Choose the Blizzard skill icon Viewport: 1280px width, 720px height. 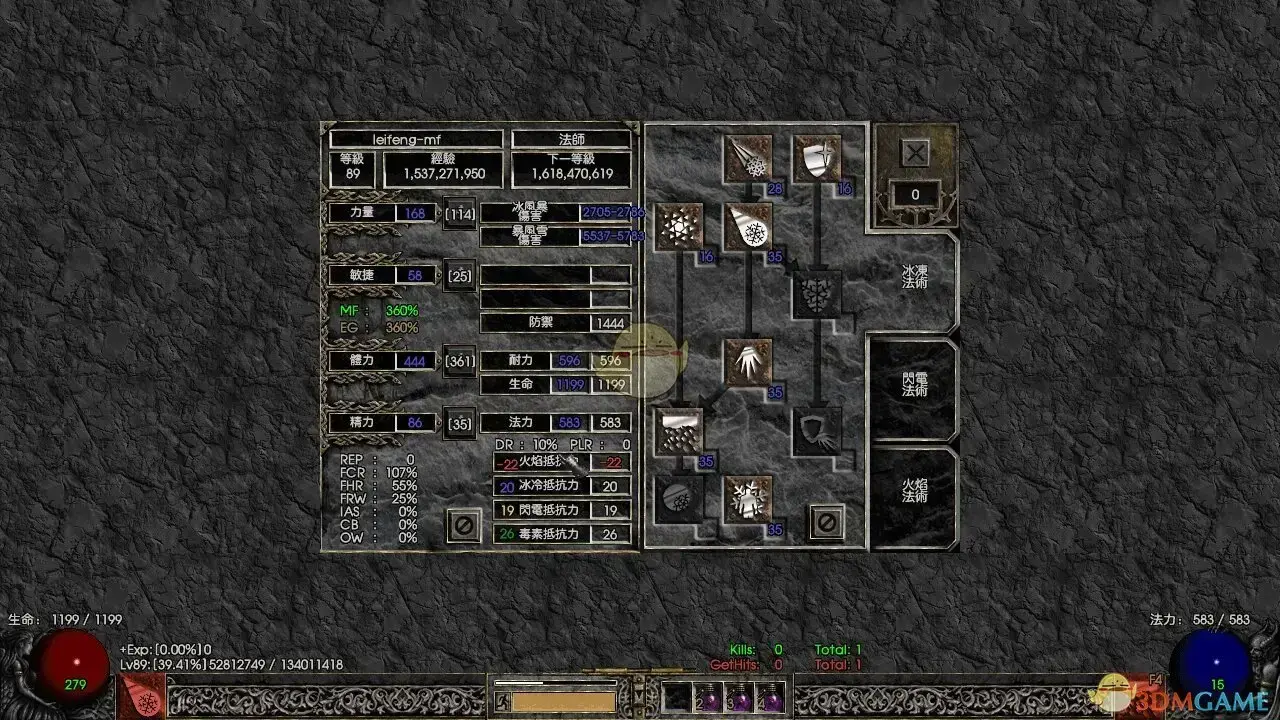click(679, 432)
